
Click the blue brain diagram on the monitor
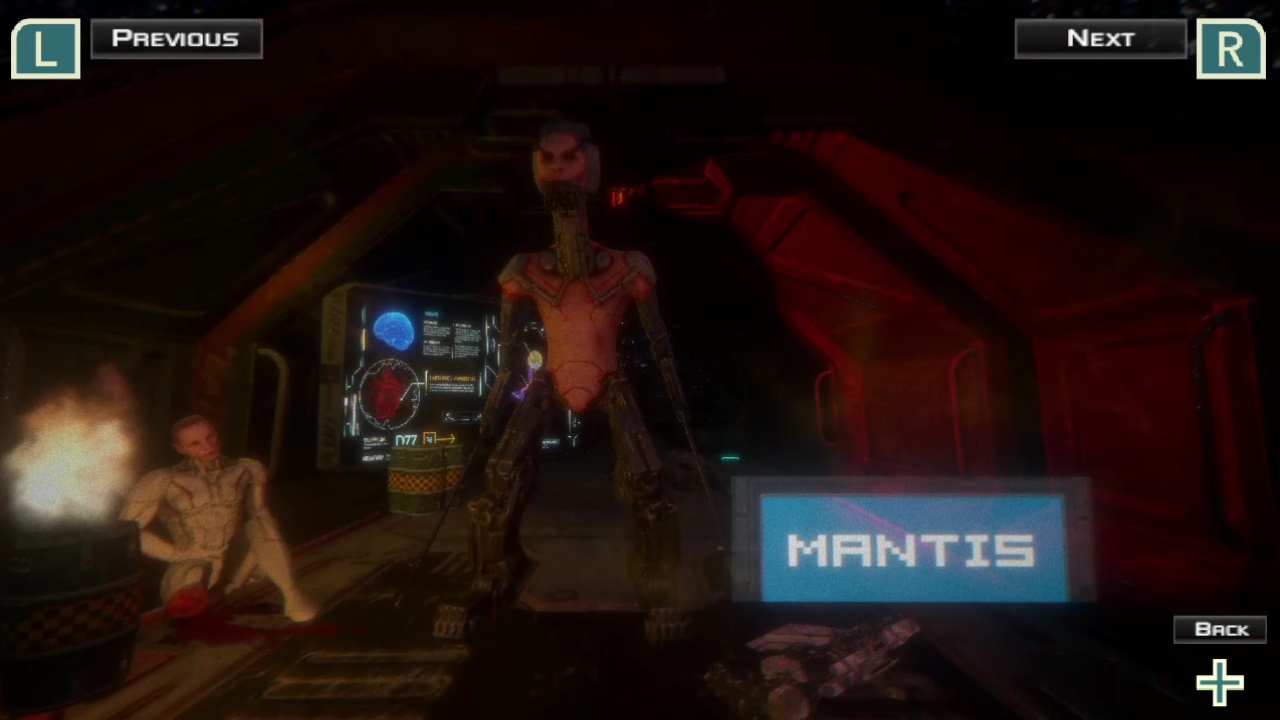pos(392,330)
